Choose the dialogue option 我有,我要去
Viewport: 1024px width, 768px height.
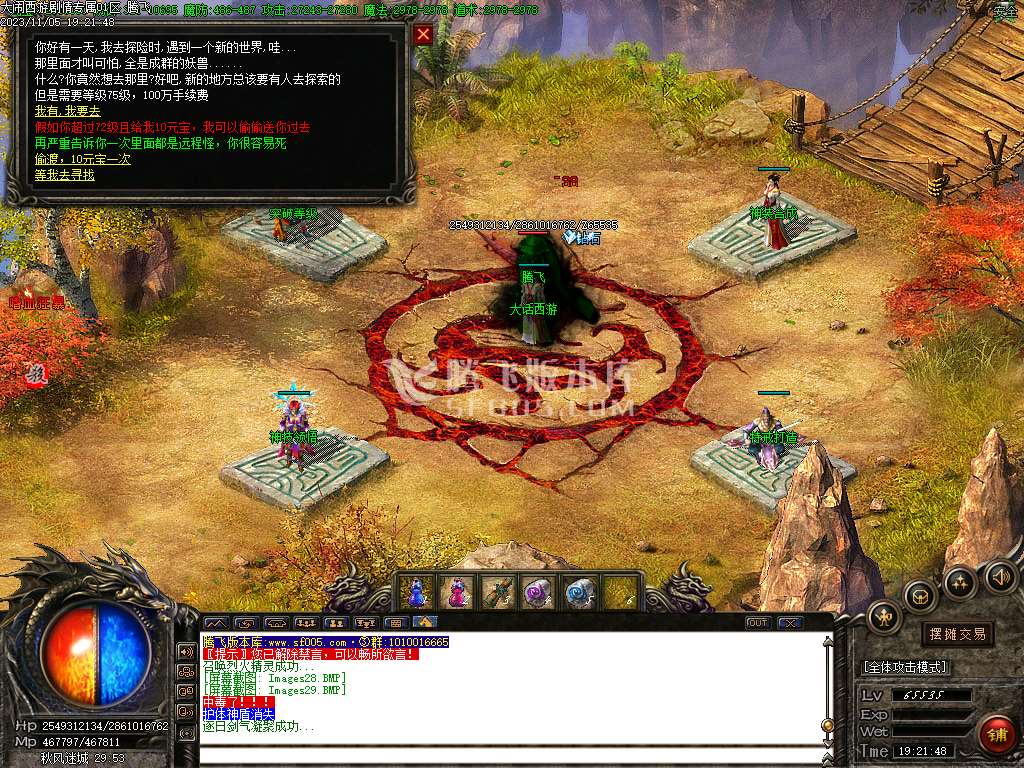click(68, 111)
